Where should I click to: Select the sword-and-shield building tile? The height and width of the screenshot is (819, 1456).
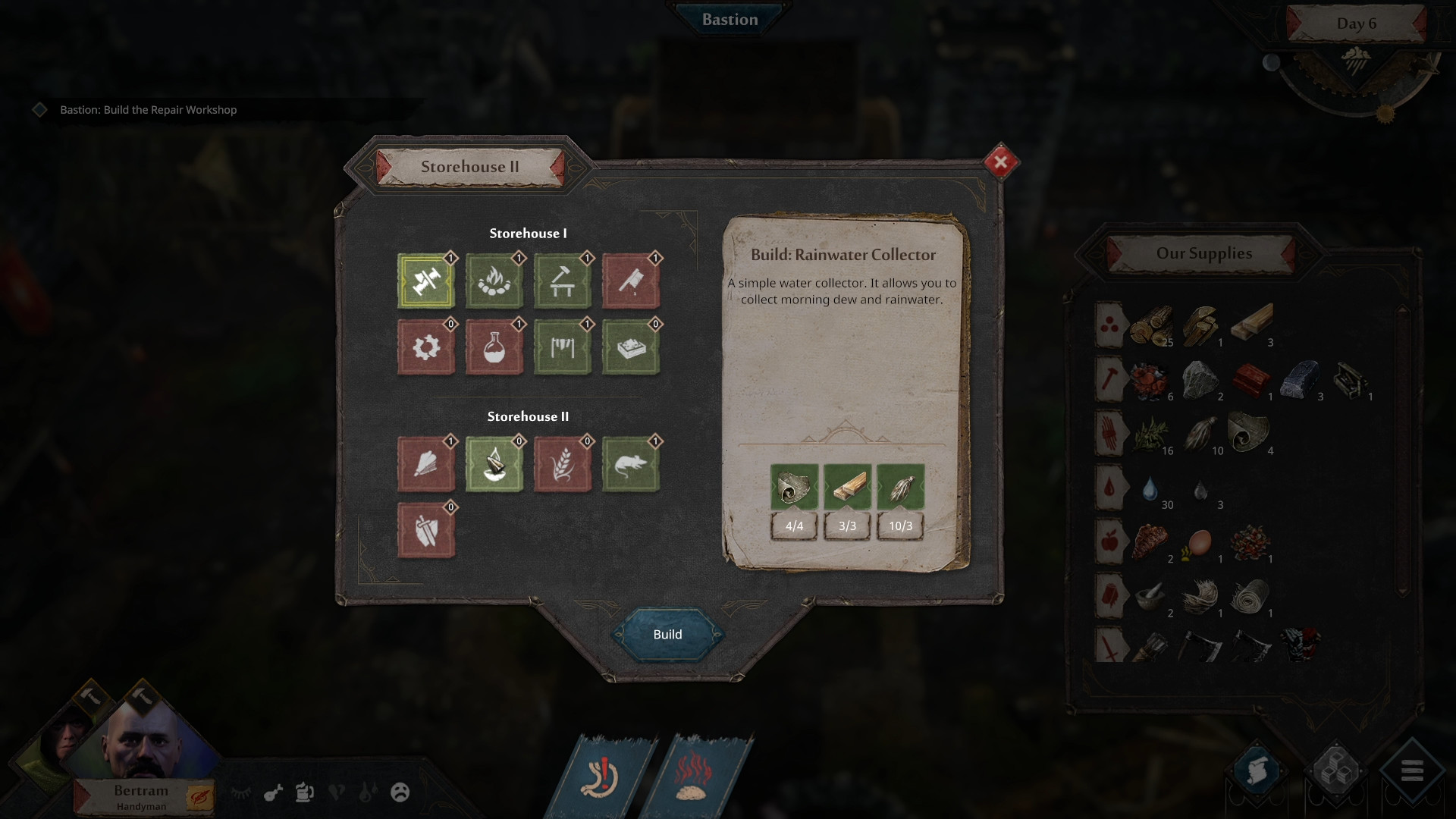[426, 529]
